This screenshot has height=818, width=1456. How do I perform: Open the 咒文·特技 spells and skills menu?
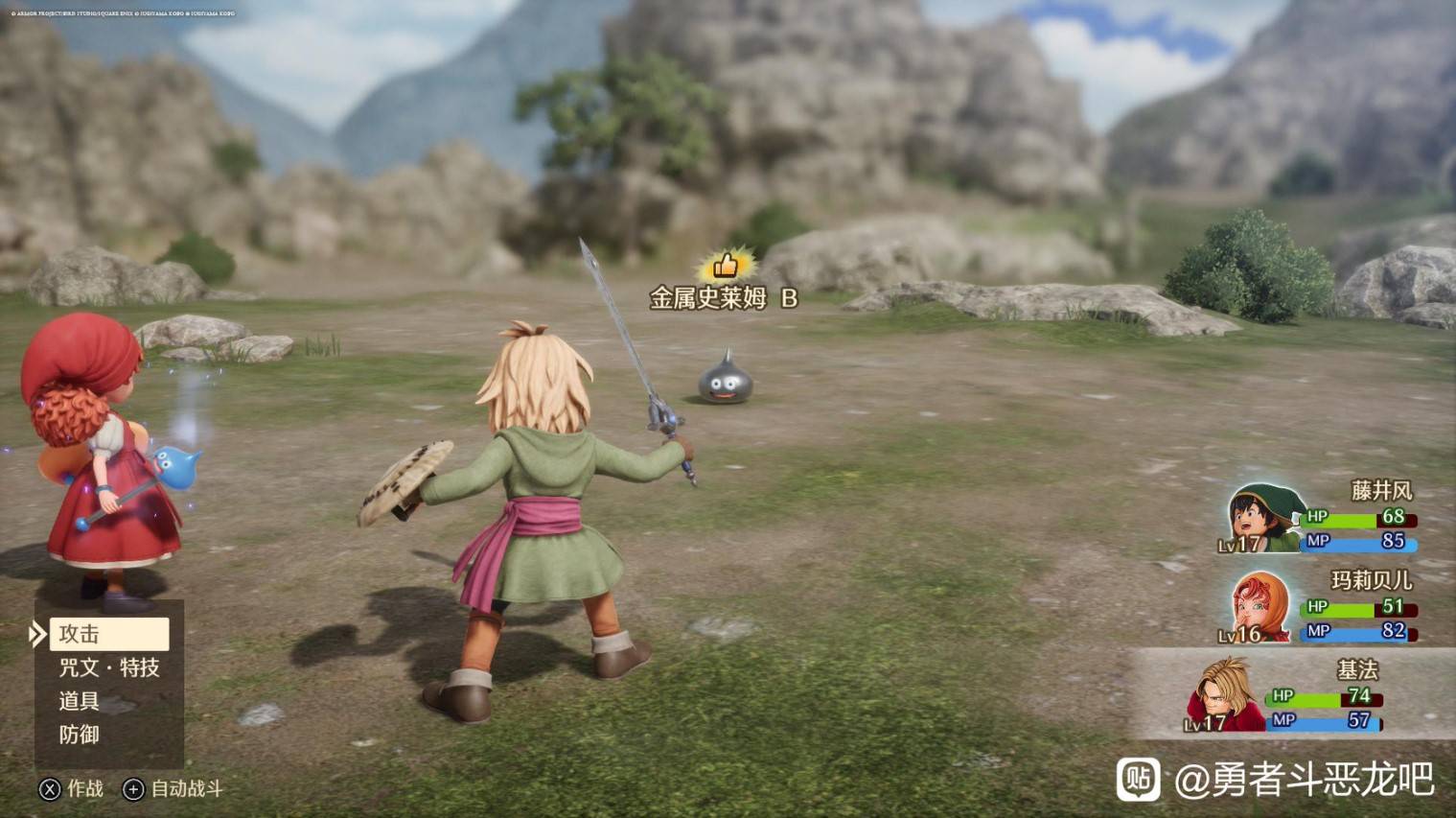coord(108,667)
